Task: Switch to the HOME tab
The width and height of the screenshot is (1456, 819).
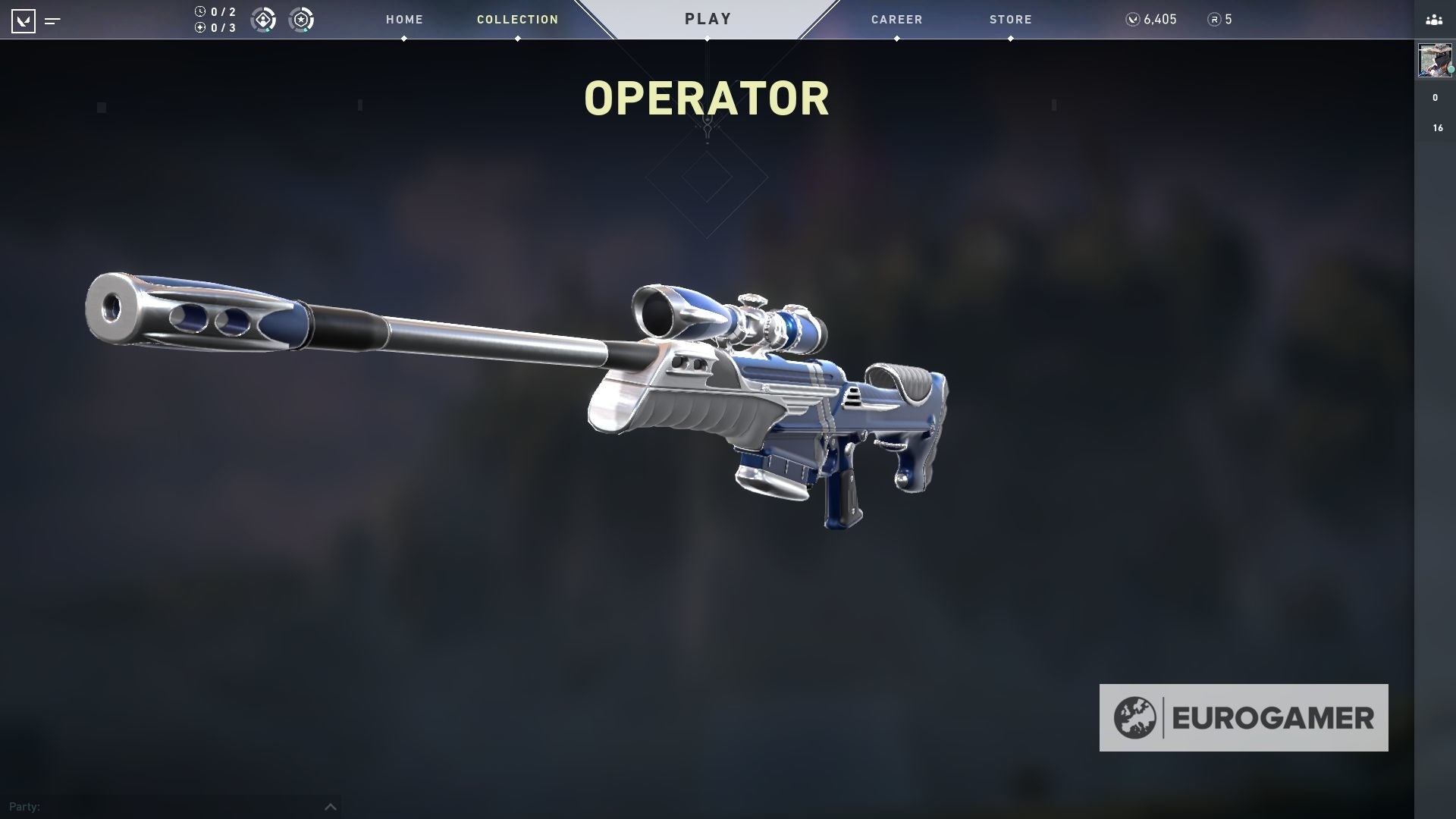Action: pyautogui.click(x=404, y=19)
